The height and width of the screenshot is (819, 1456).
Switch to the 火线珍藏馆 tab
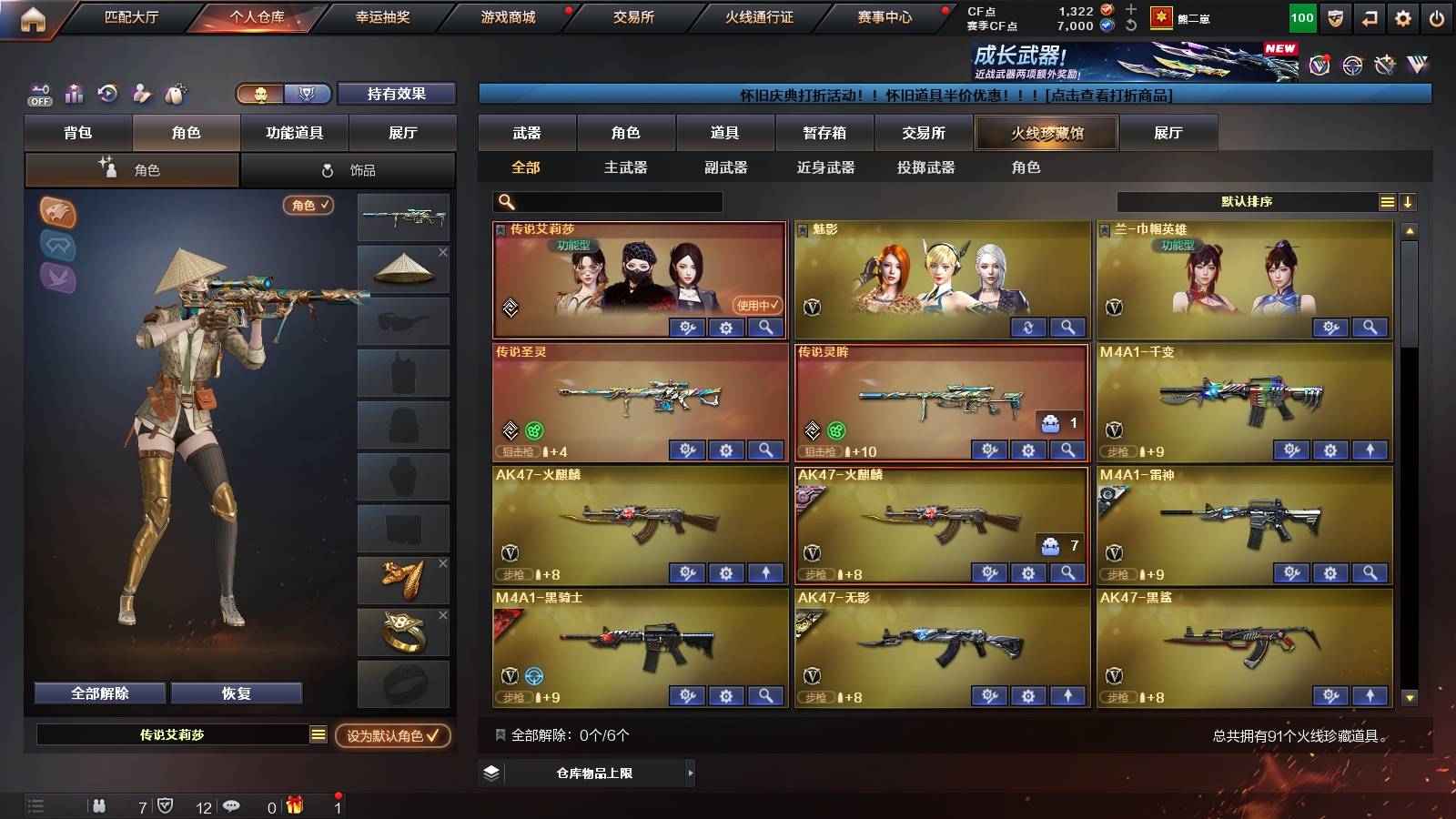(1046, 133)
